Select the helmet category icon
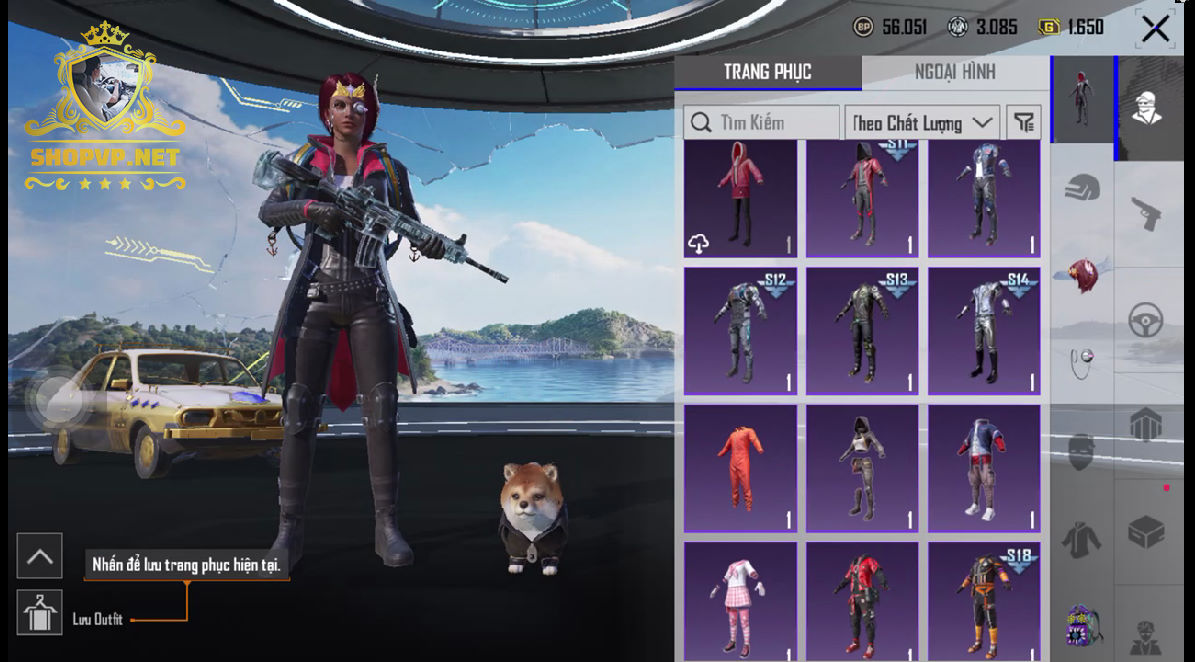Screen dimensions: 1195x662 pos(1082,187)
